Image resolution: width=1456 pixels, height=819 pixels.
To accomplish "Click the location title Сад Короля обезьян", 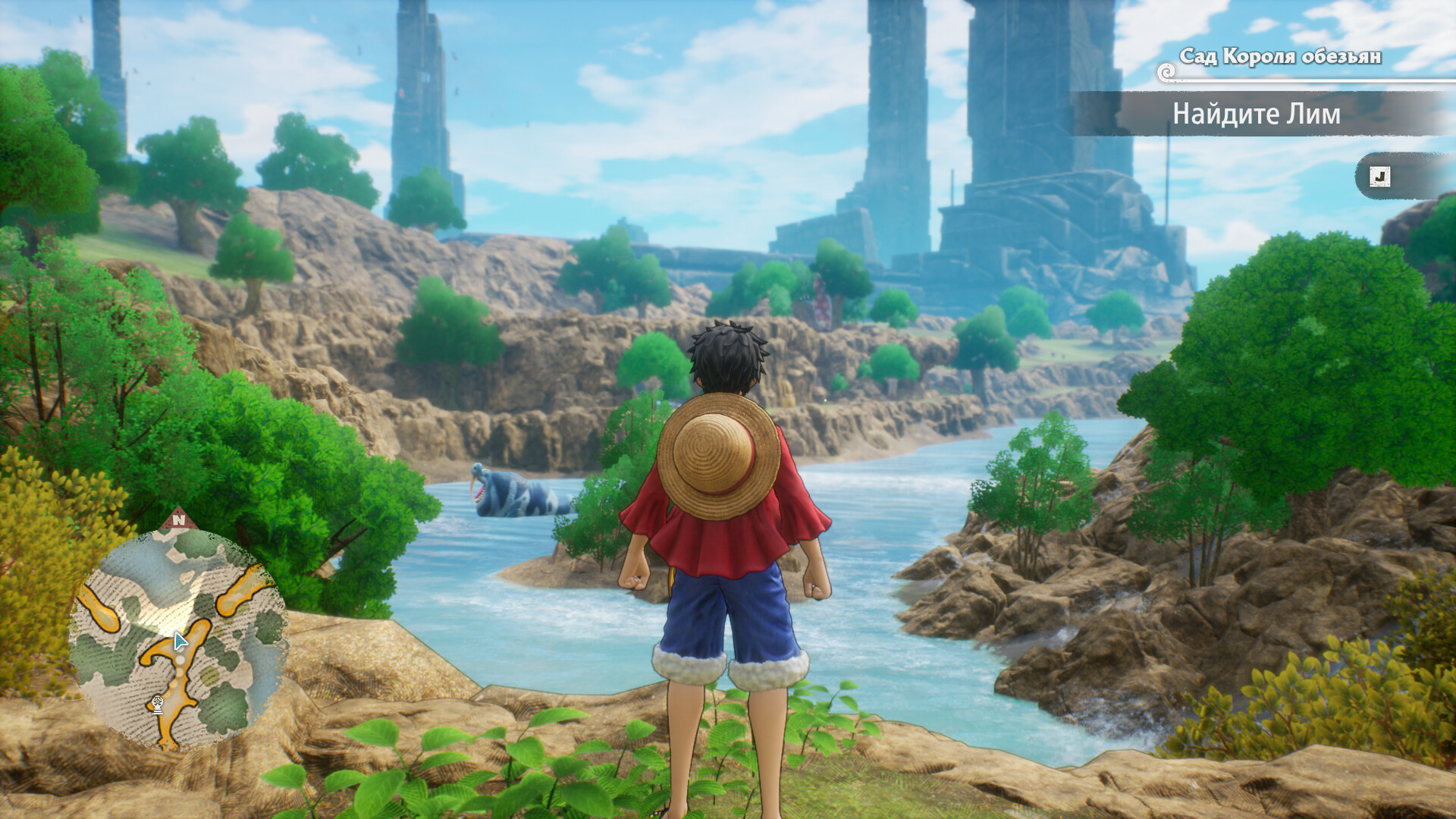I will (1282, 56).
